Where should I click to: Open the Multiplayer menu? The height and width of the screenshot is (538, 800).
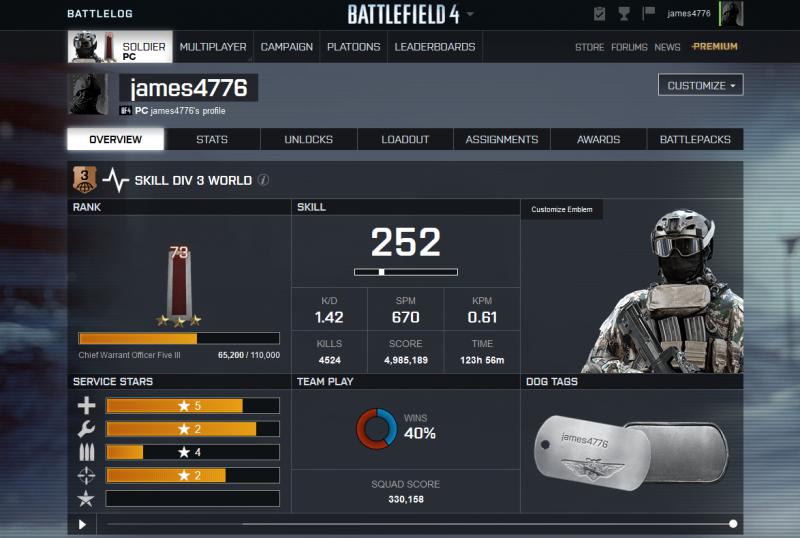coord(212,47)
